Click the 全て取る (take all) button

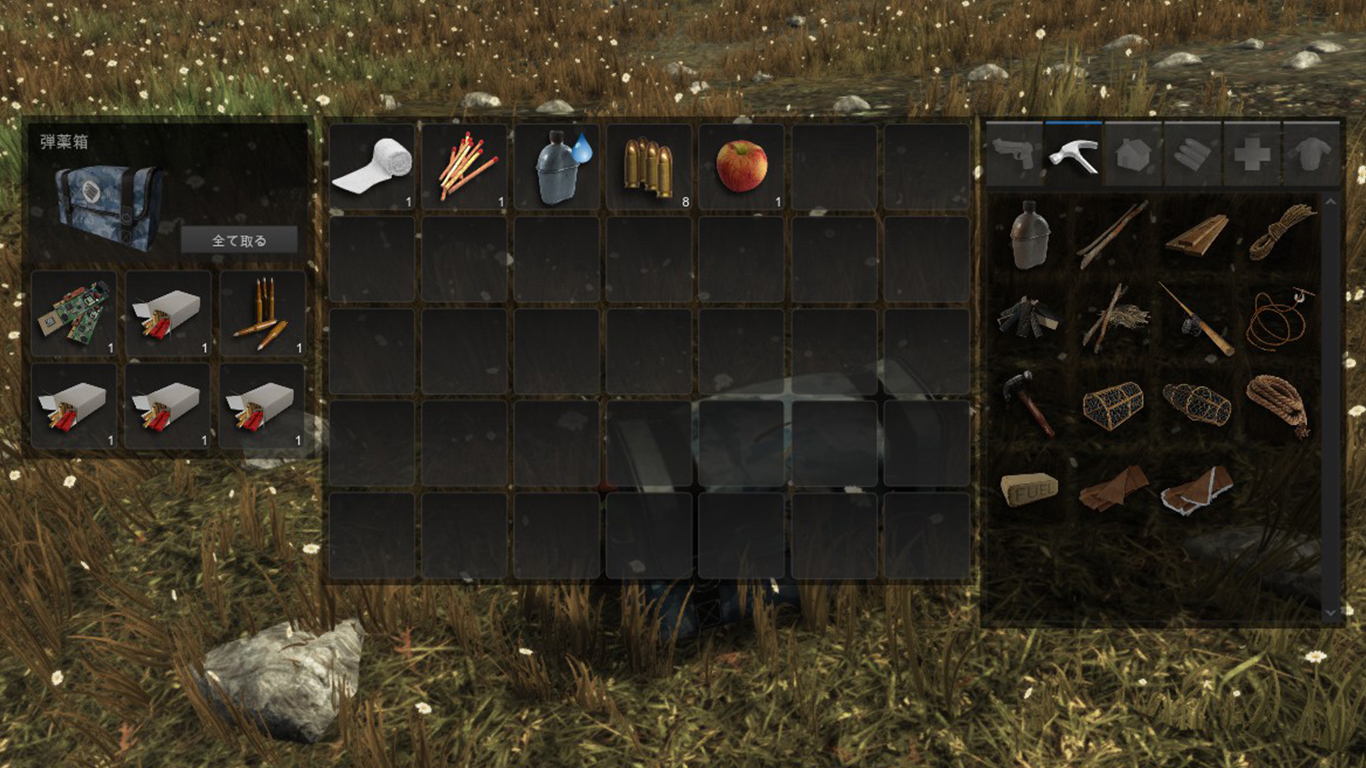(239, 240)
